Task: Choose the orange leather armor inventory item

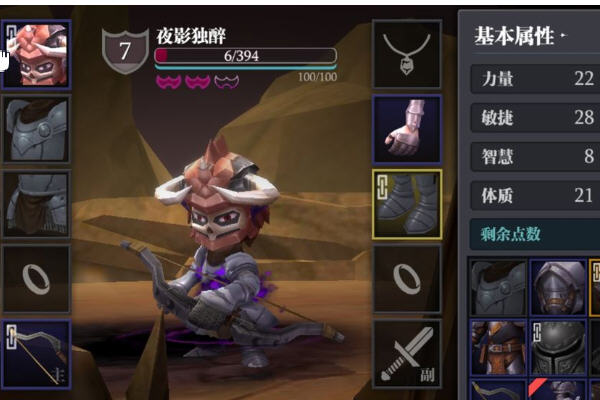Action: (x=498, y=348)
